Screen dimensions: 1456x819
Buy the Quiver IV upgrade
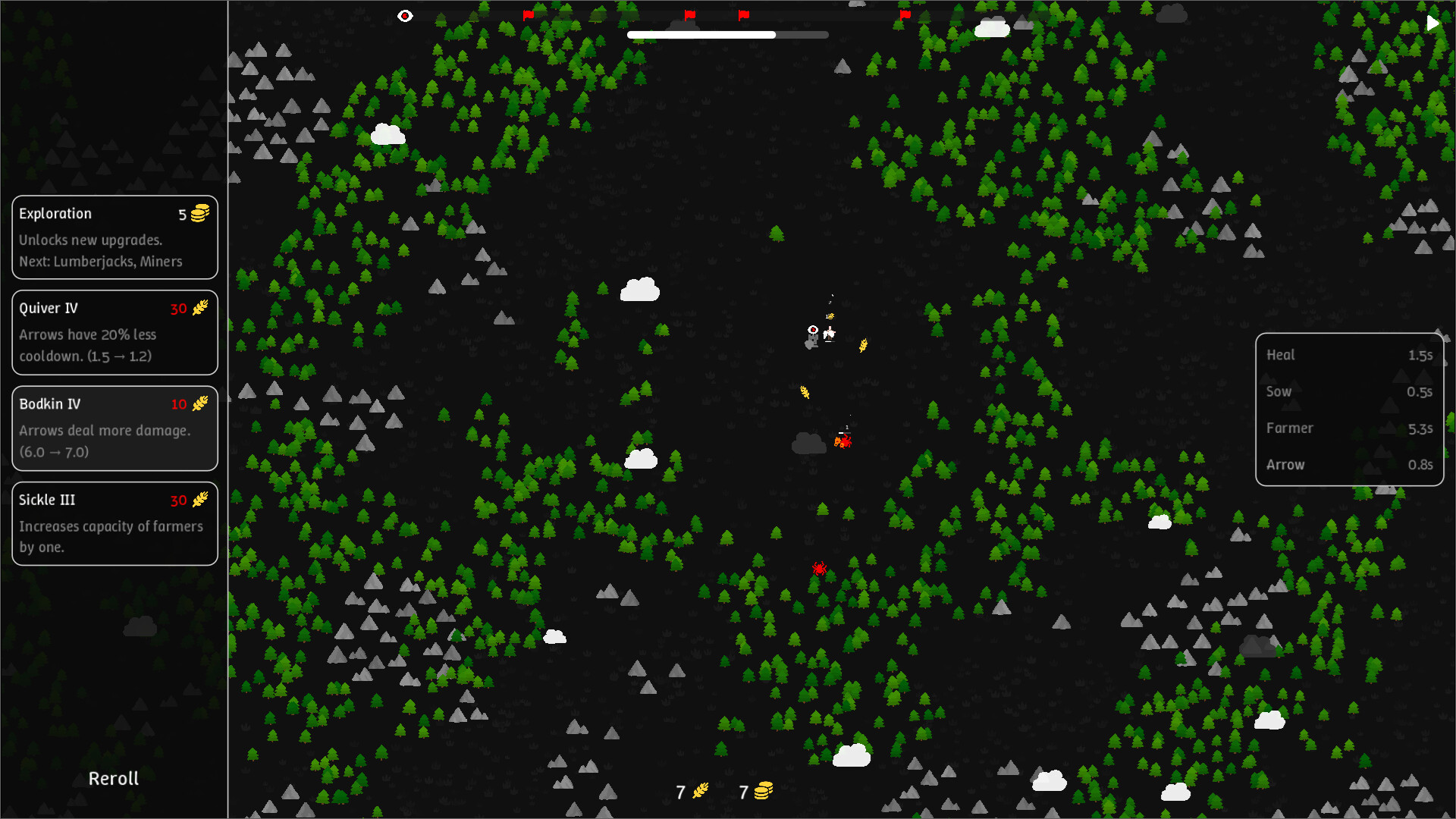[115, 332]
